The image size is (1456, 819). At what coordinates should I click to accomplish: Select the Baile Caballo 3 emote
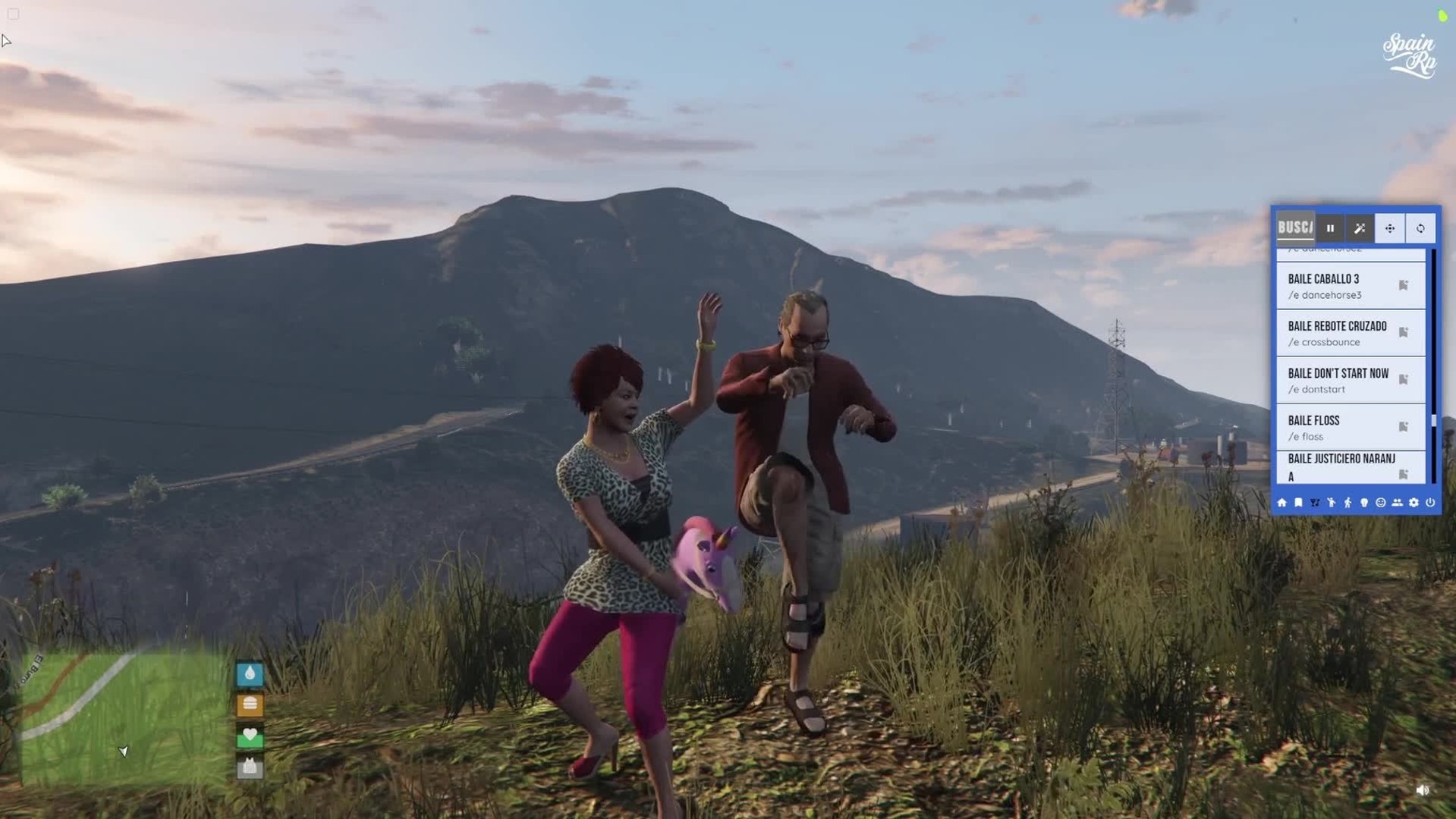click(1335, 286)
